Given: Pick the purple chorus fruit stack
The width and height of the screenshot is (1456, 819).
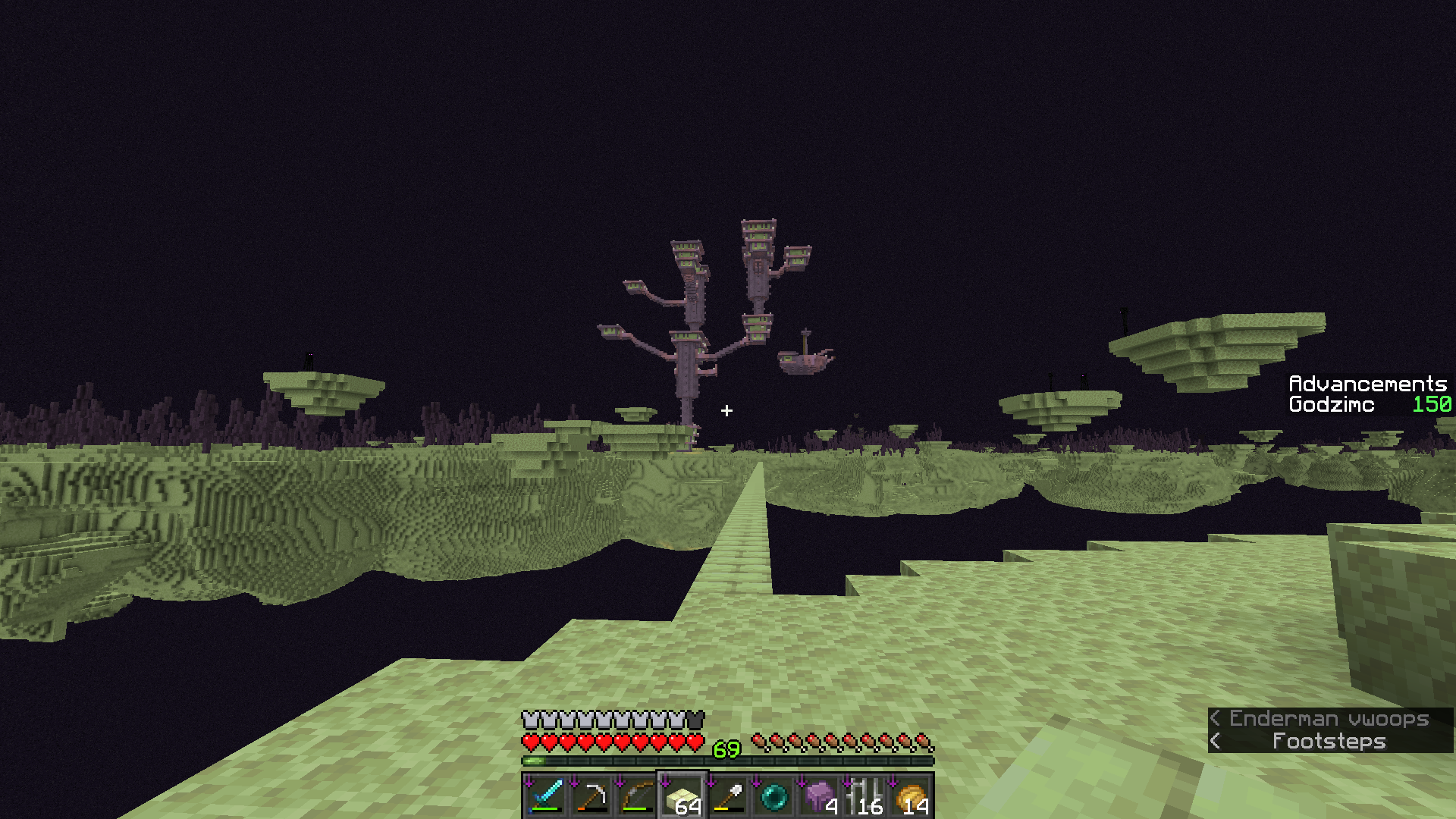Looking at the screenshot, I should (819, 796).
